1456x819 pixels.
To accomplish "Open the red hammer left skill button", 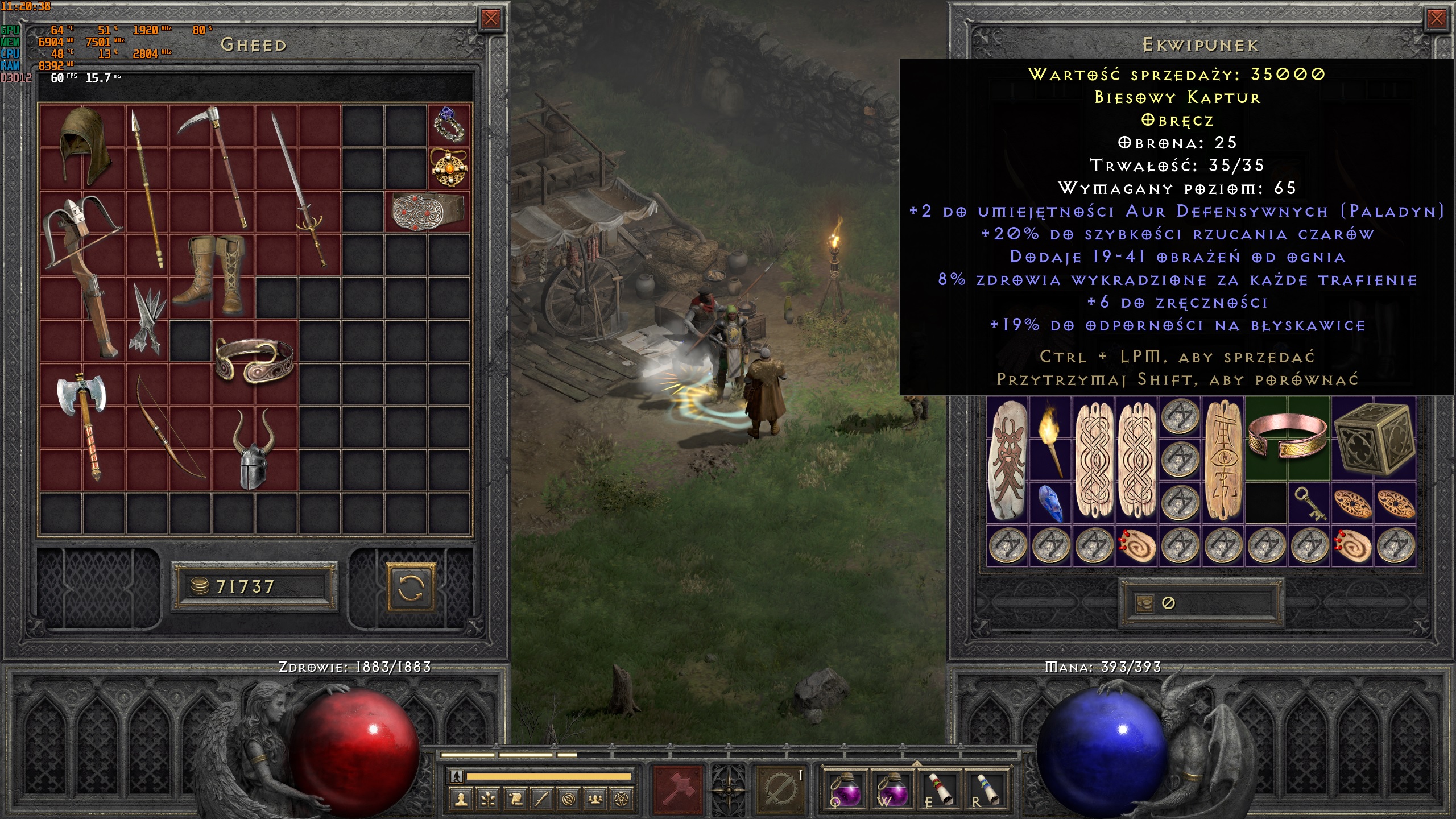I will tap(679, 789).
